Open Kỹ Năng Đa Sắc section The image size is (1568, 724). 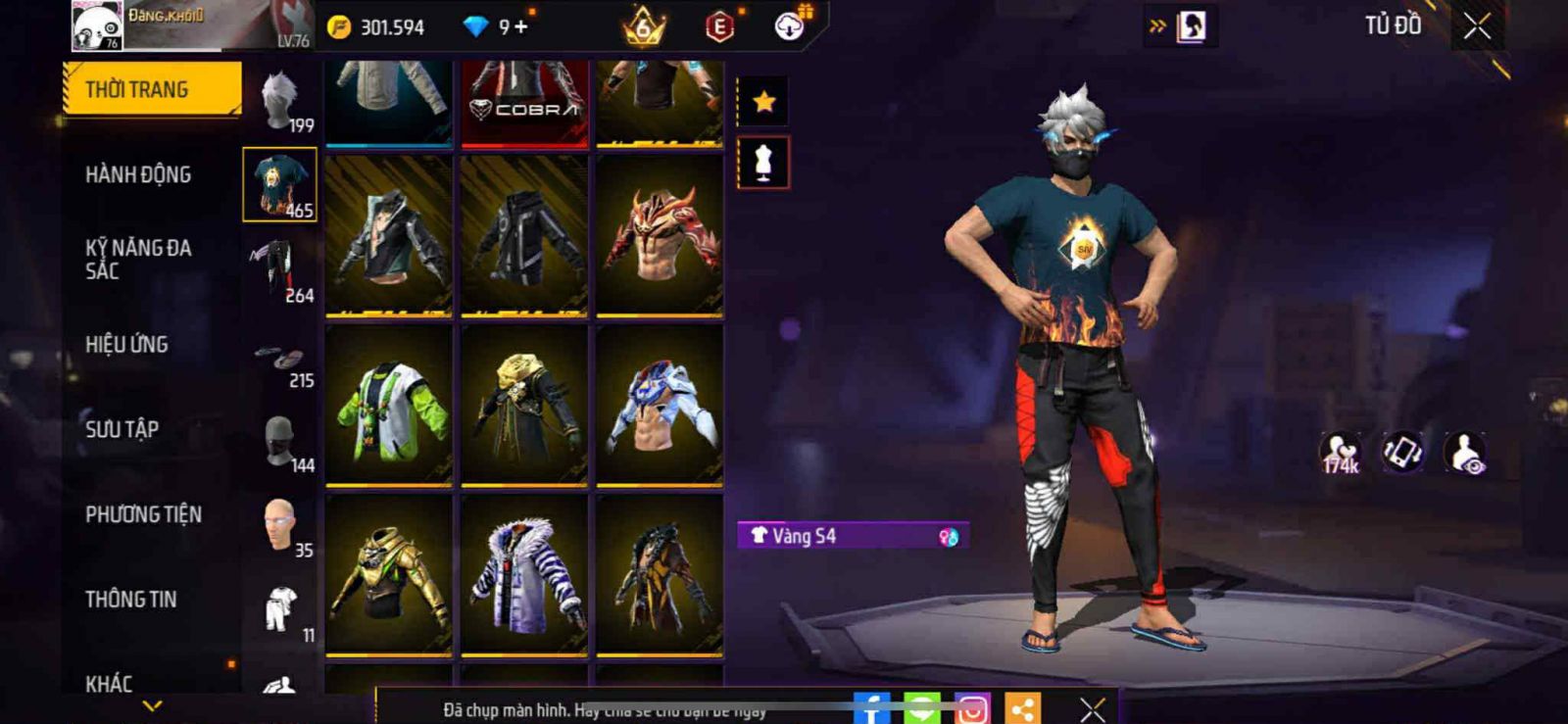(x=138, y=259)
